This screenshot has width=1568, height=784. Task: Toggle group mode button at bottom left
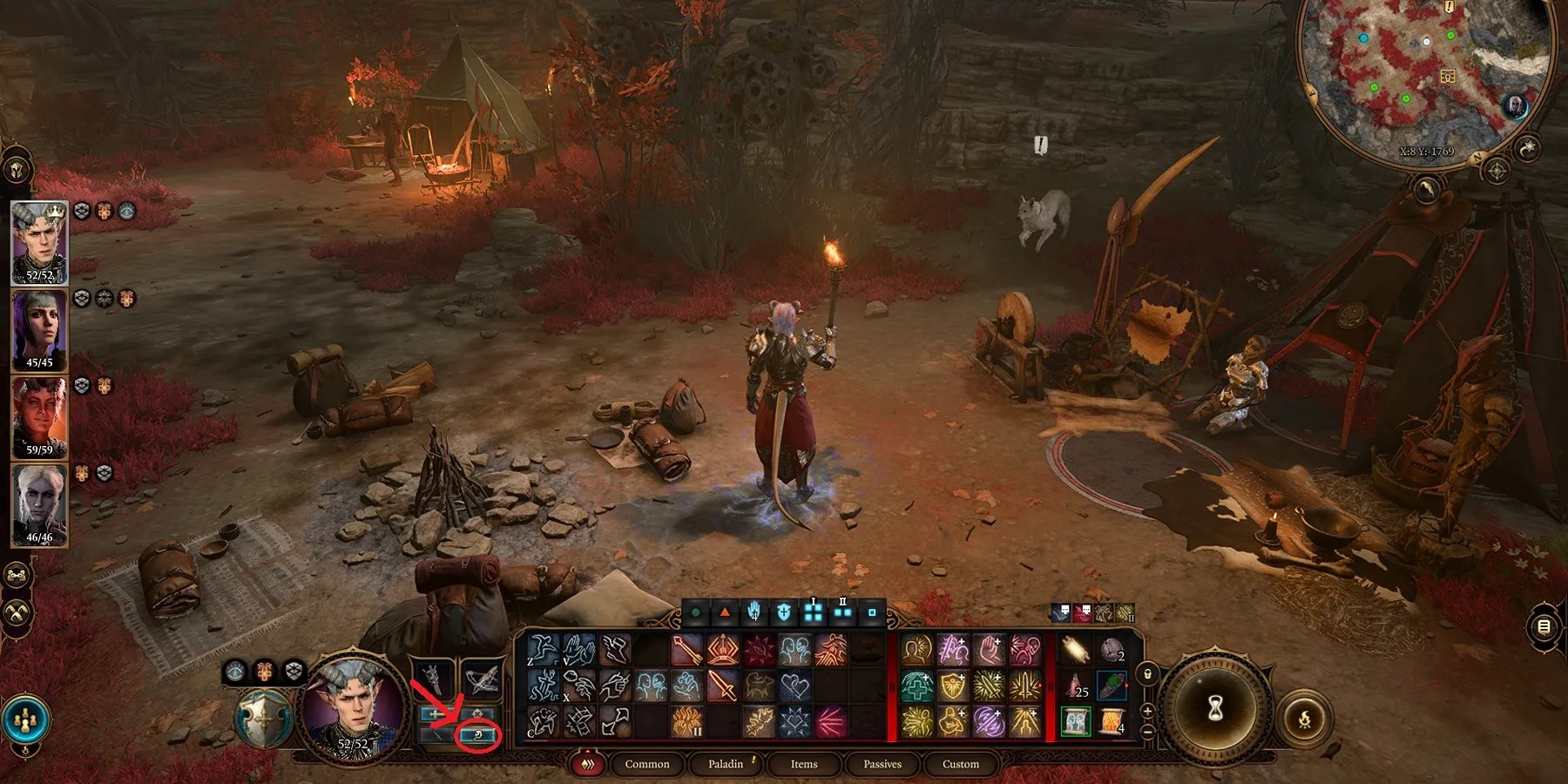(x=25, y=720)
